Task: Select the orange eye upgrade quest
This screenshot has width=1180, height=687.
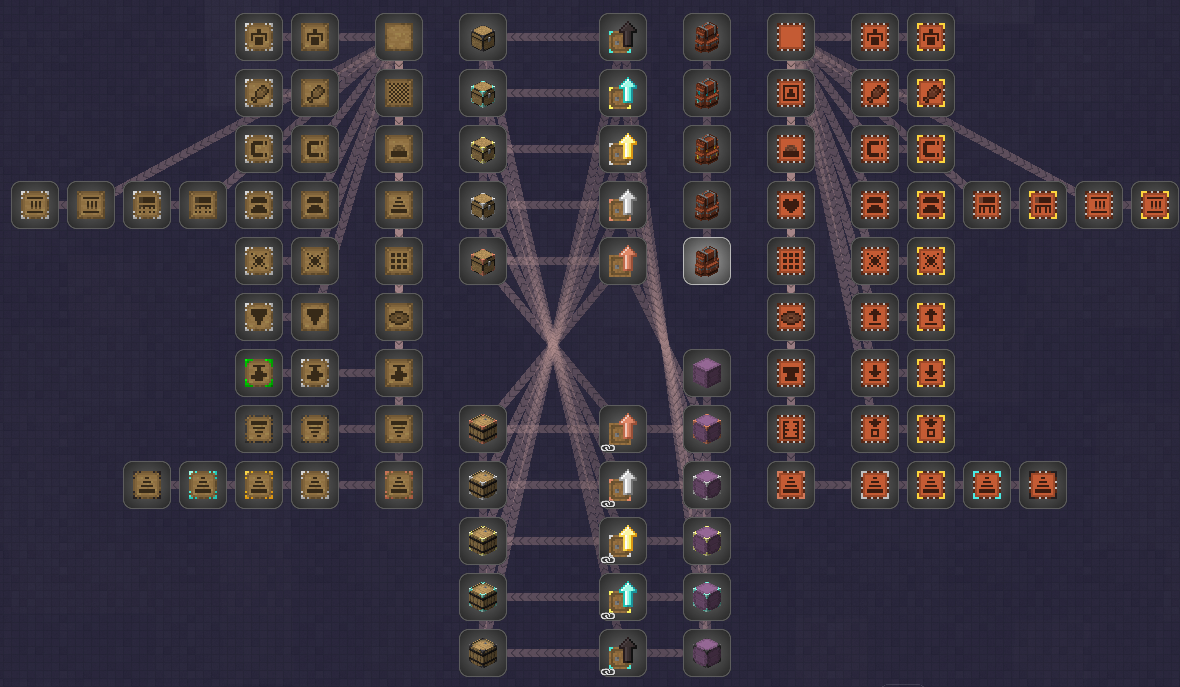Action: [x=791, y=317]
